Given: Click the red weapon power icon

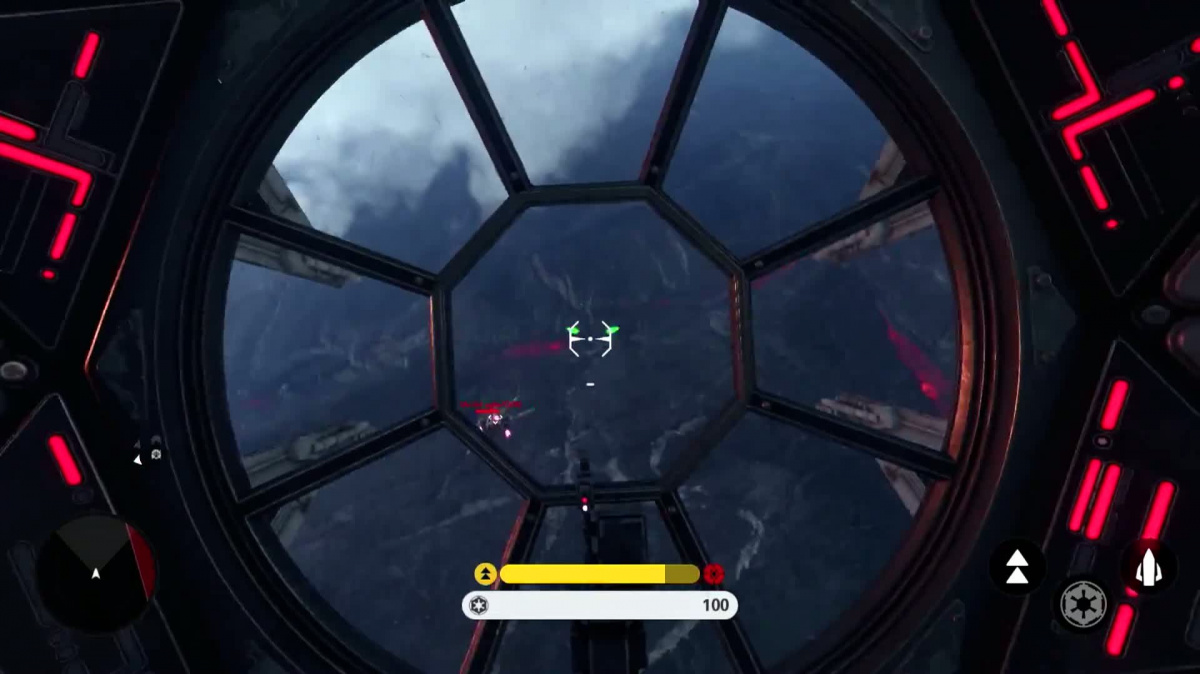Looking at the screenshot, I should click(713, 574).
